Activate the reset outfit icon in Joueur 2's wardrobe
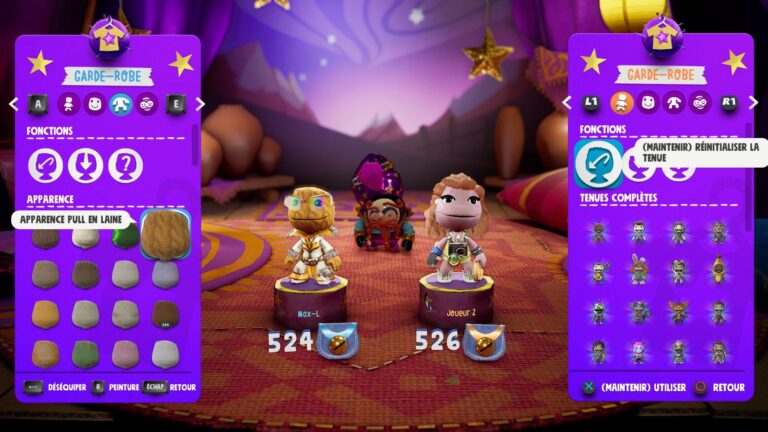768x432 pixels. [598, 162]
